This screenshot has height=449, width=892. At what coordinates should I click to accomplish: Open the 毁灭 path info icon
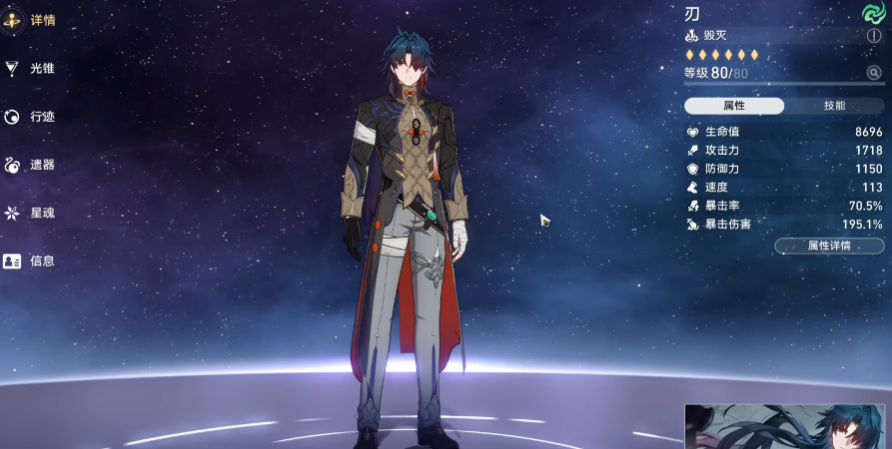[874, 36]
